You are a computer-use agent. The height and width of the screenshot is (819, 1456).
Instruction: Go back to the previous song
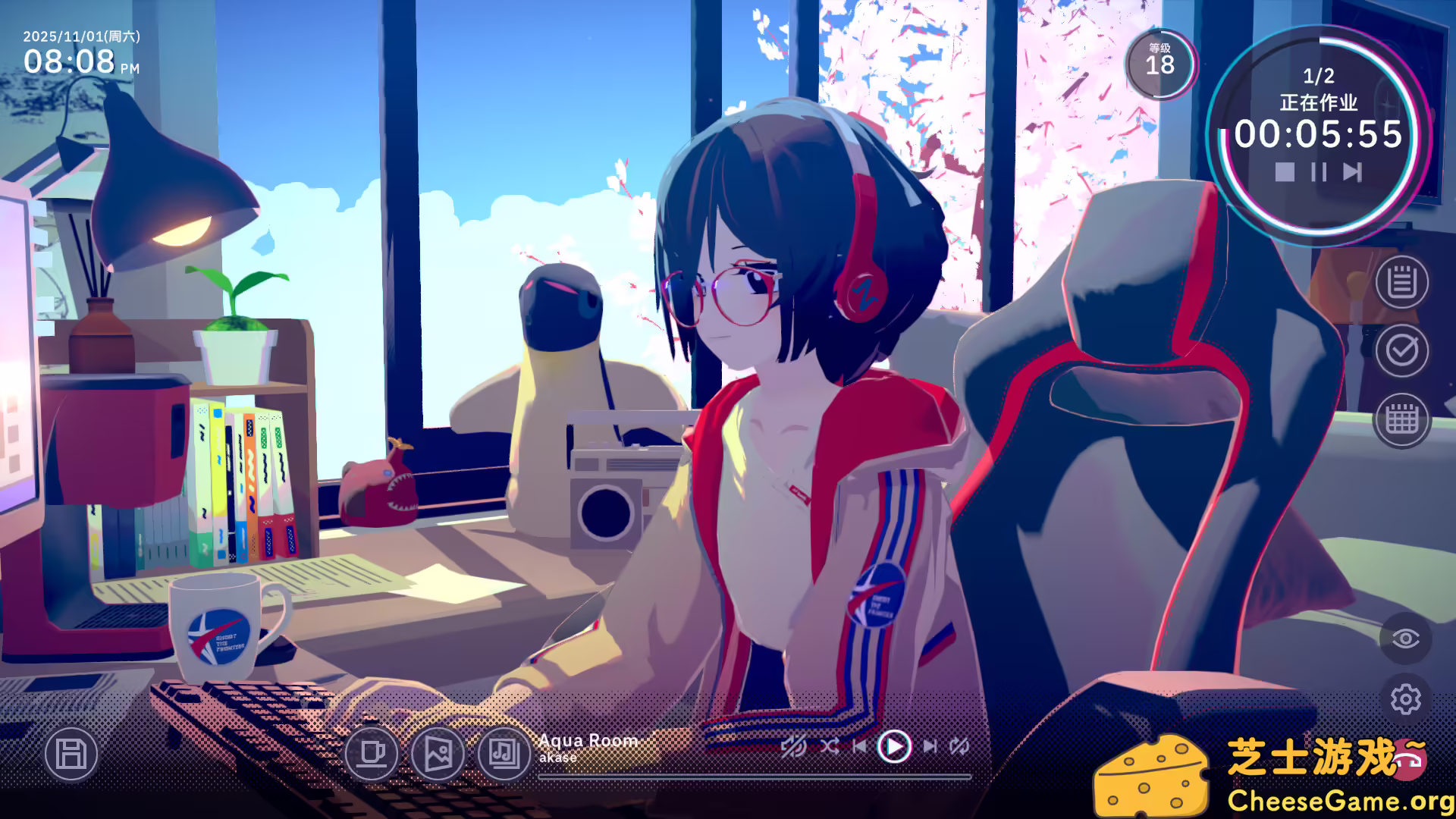(861, 747)
